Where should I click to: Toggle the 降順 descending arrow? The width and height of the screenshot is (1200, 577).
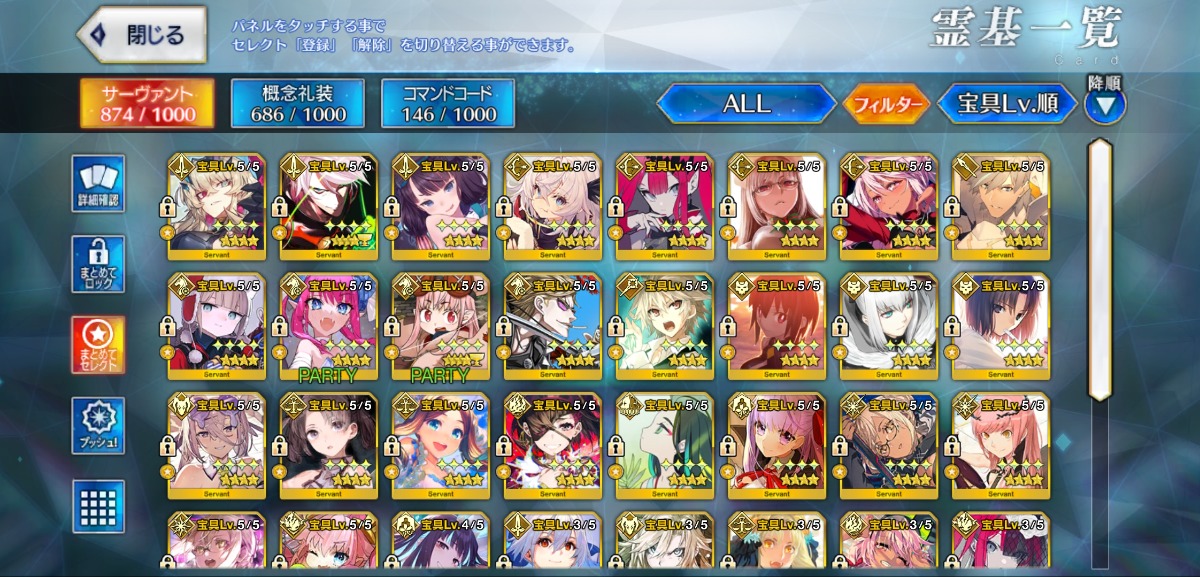click(1104, 104)
